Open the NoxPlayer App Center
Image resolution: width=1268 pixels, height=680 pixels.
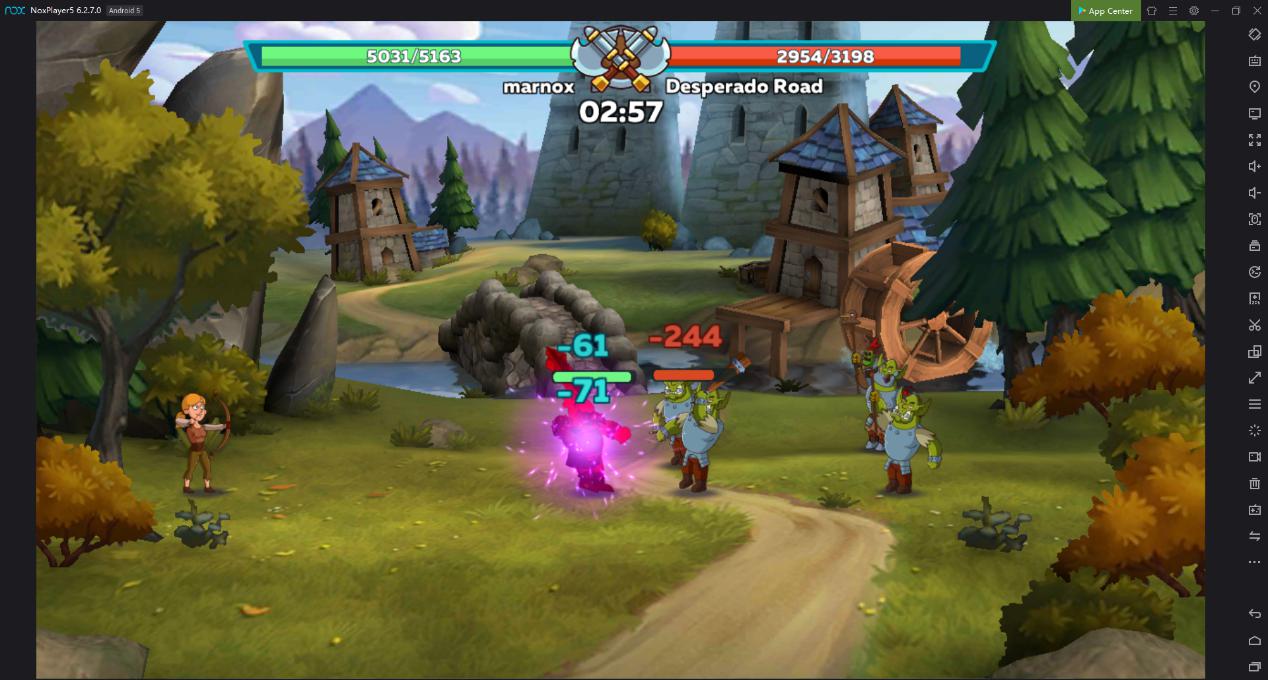point(1105,11)
